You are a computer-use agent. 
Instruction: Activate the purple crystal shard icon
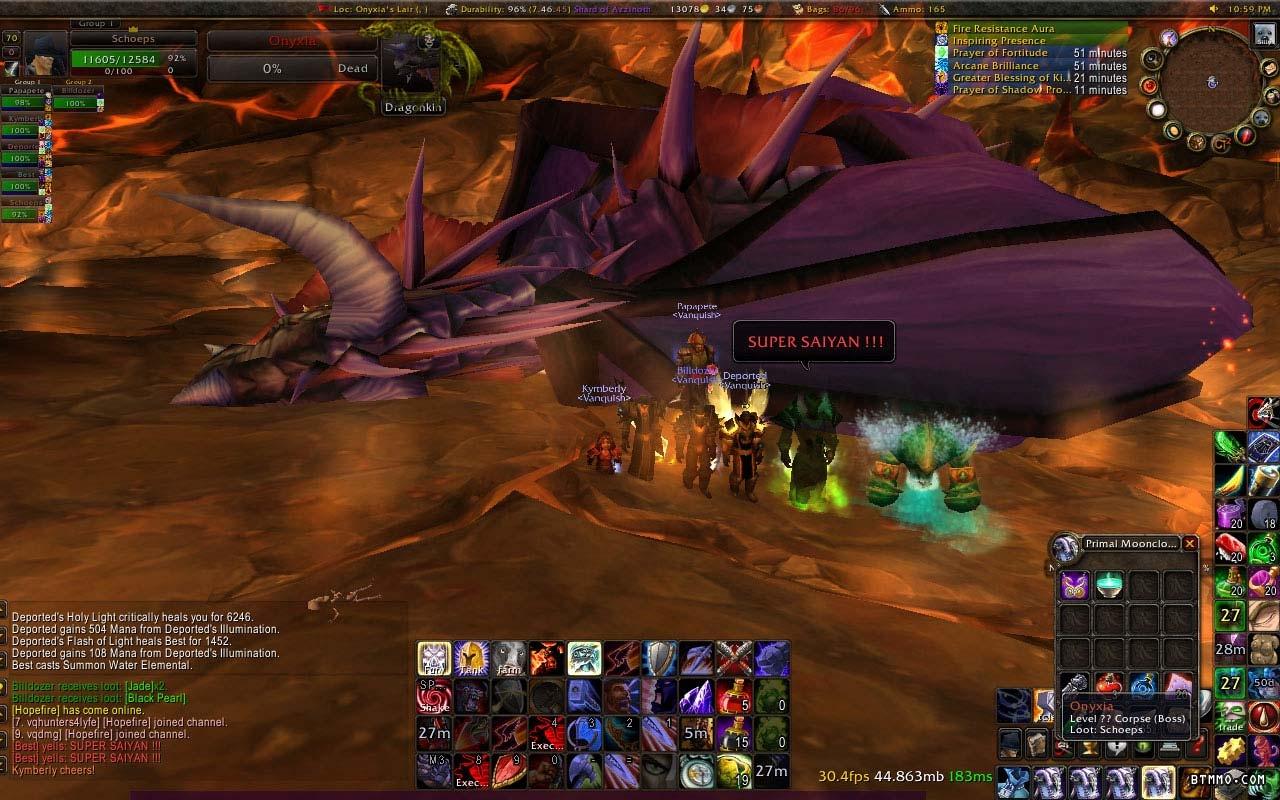697,696
